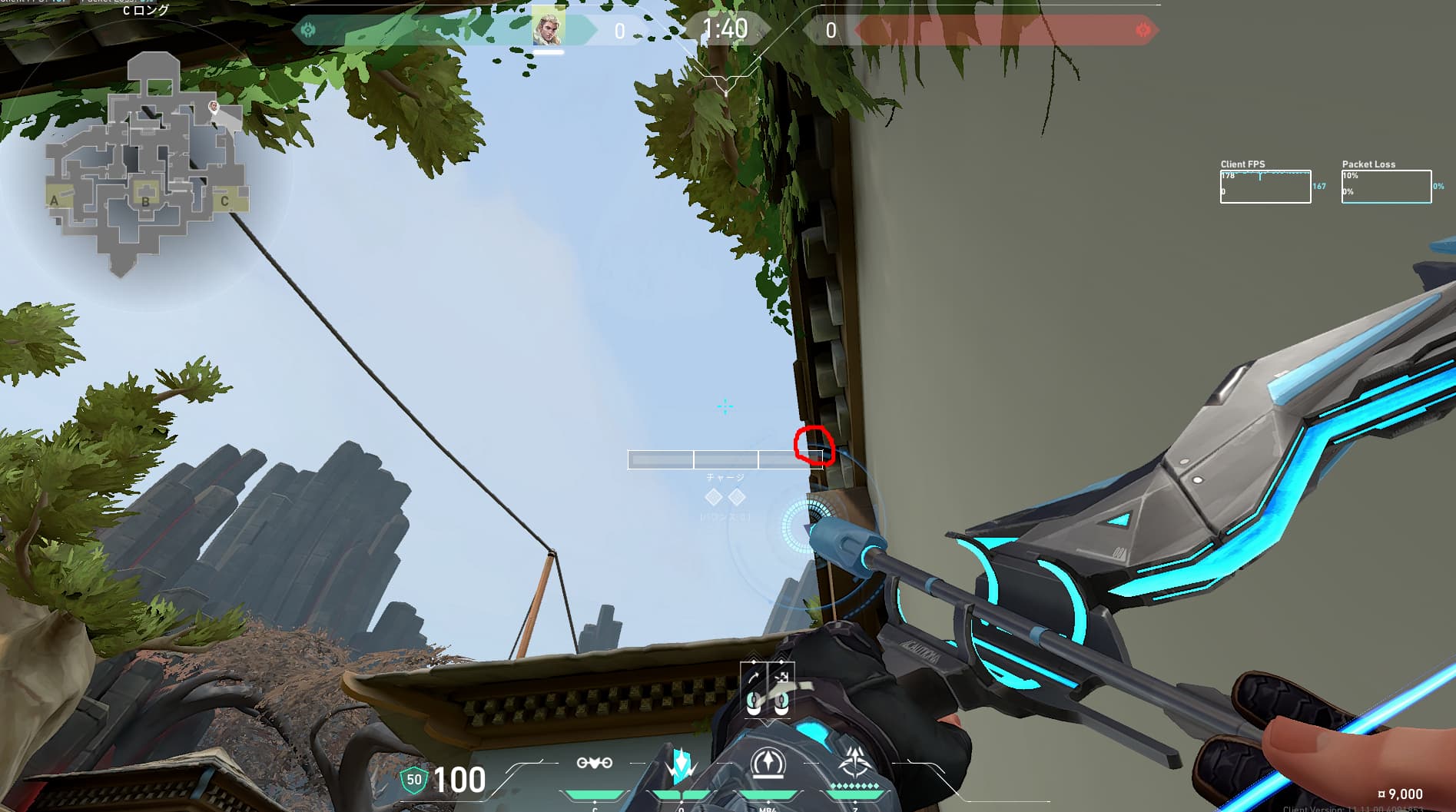Click the Client FPS performance graph
Screen dimensions: 1456x812
point(1265,187)
